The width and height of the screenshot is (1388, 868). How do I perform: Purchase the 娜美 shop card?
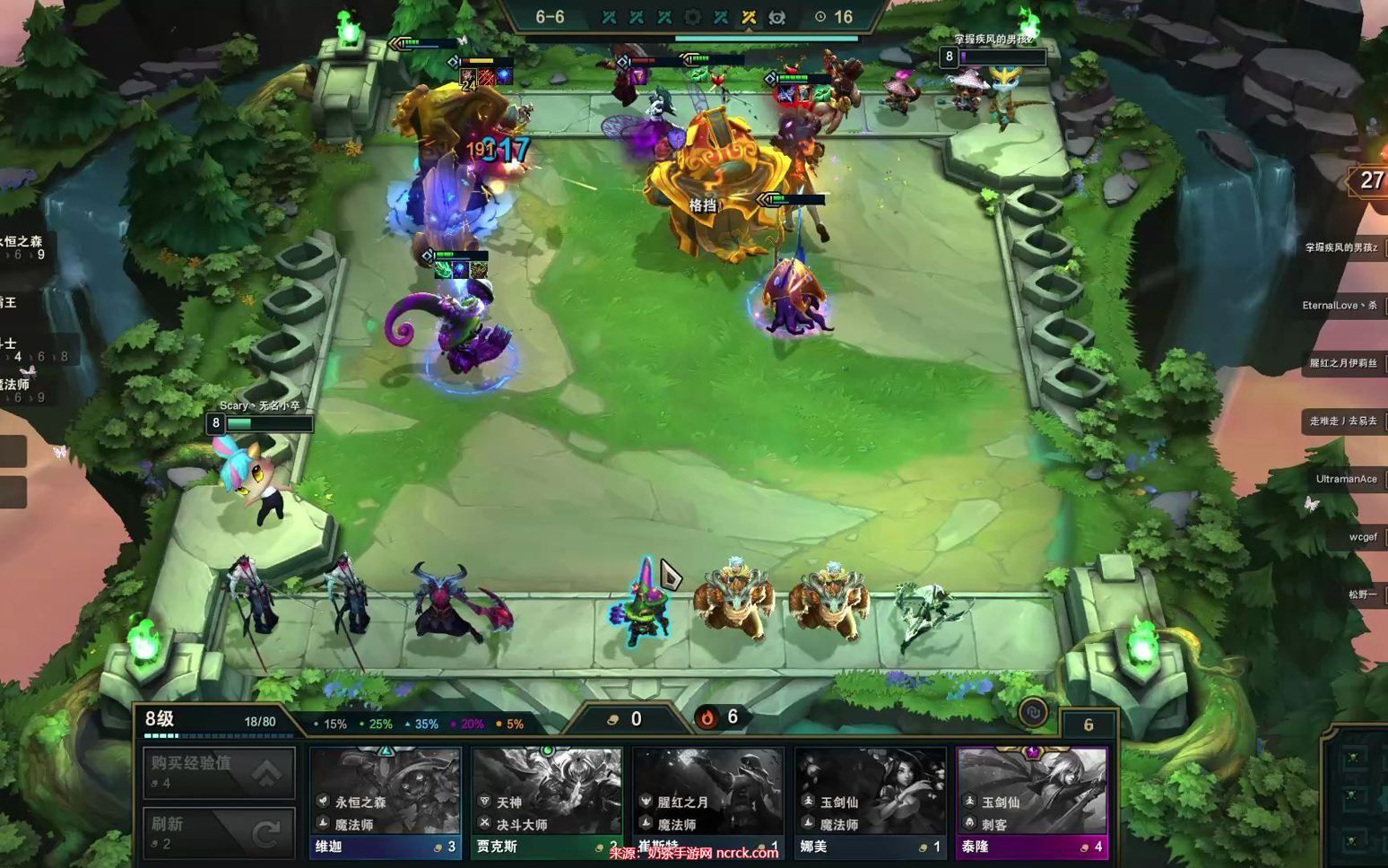[x=870, y=803]
